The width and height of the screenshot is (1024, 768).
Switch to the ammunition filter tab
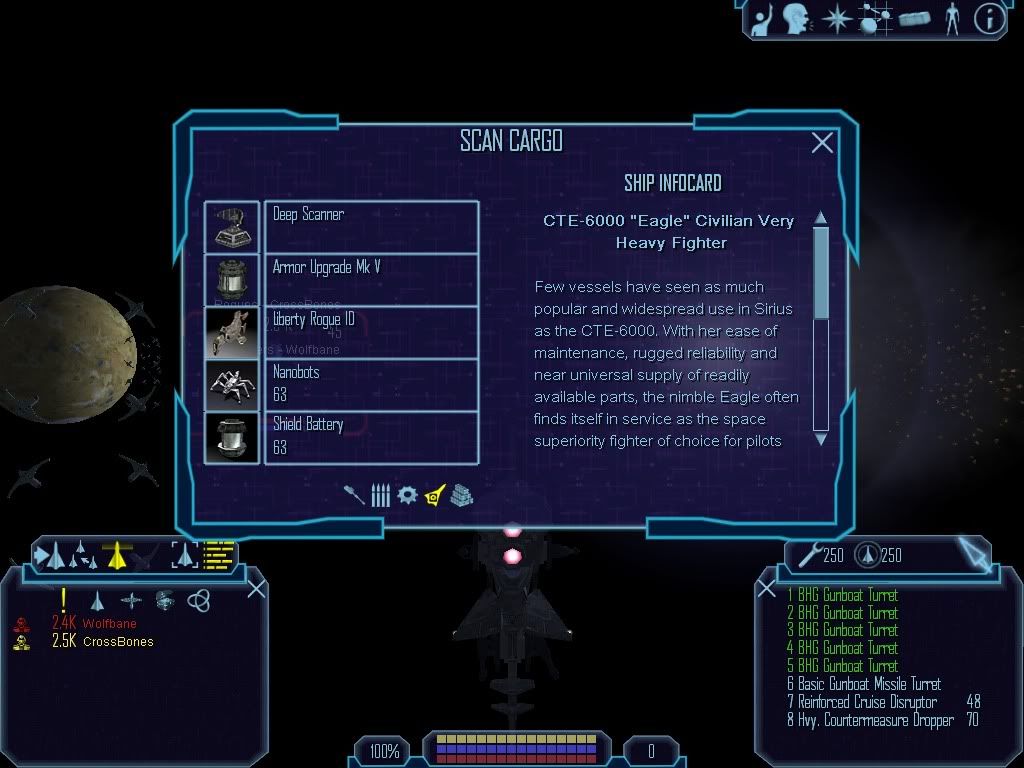coord(380,495)
